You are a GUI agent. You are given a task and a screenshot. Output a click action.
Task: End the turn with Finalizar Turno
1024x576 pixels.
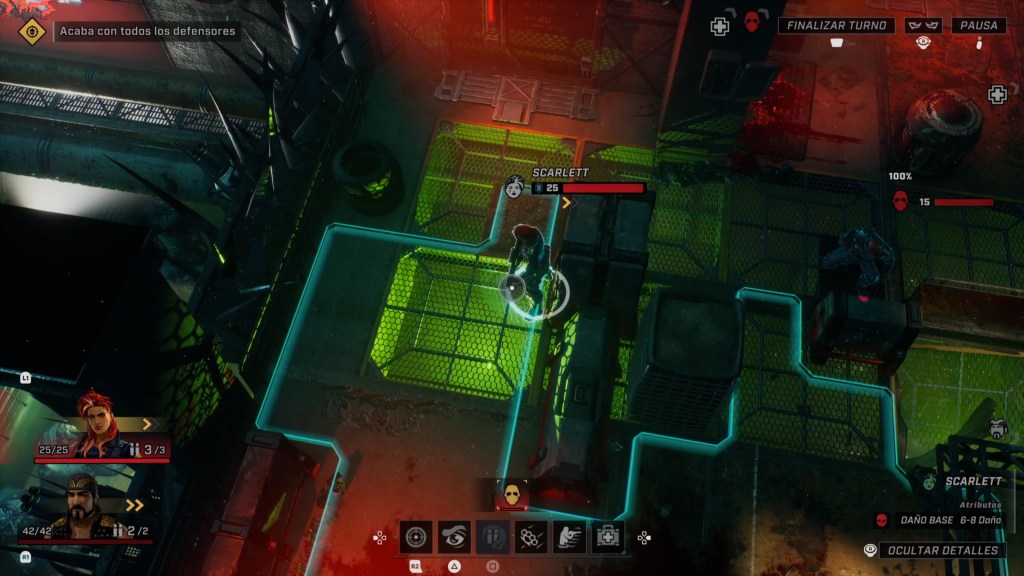836,26
